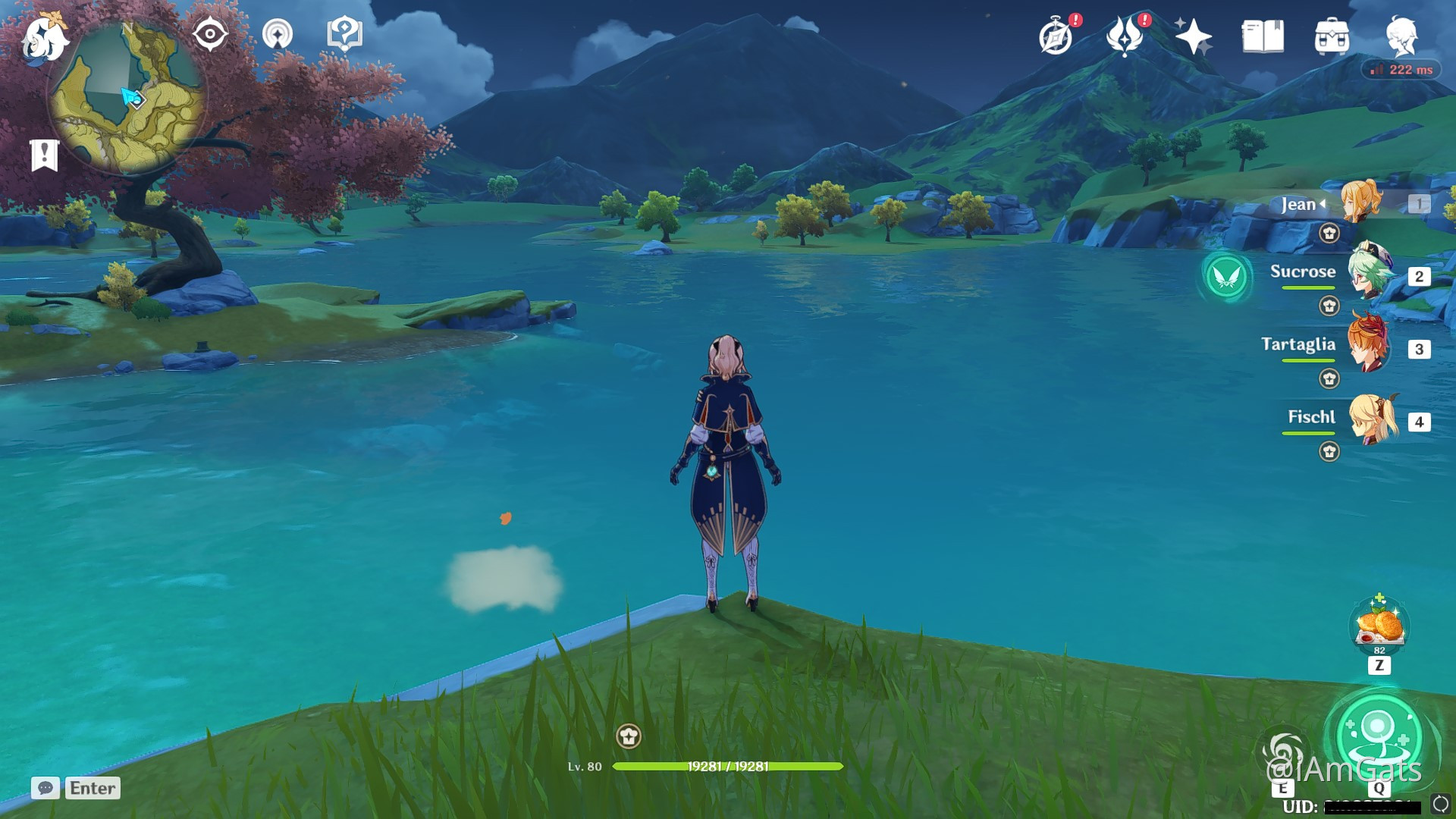Screen dimensions: 1456x819
Task: Open the character profile head icon
Action: point(1401,36)
